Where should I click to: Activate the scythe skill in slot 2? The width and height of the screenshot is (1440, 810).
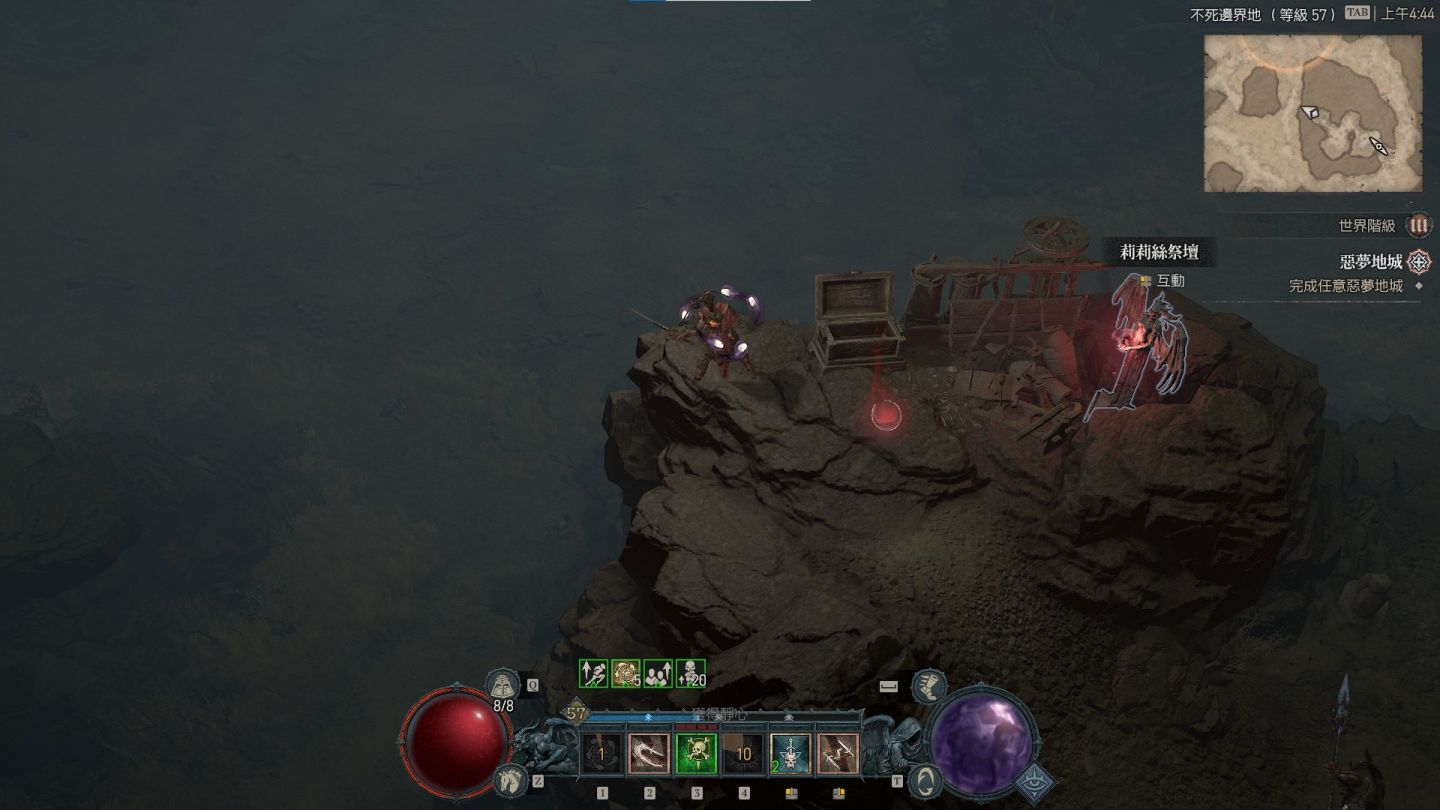(x=649, y=754)
